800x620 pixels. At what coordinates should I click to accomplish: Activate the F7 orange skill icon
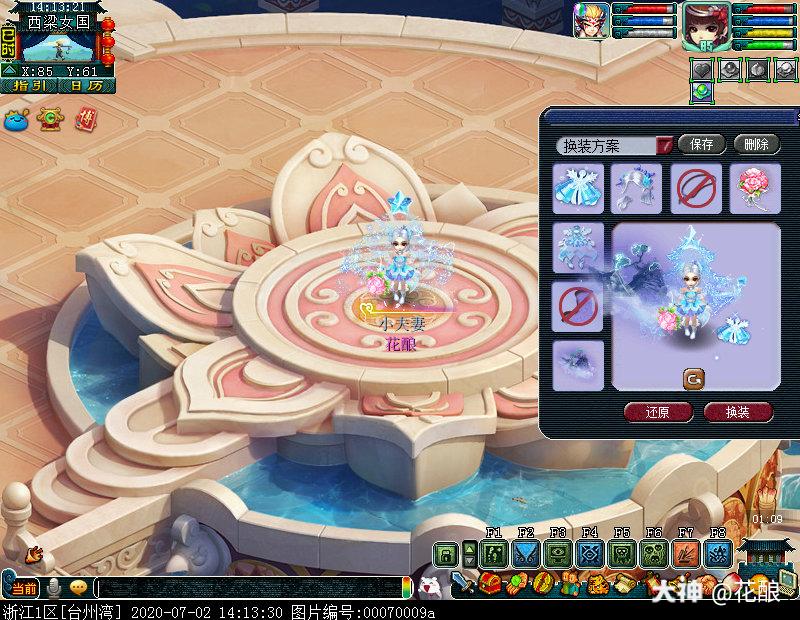click(x=686, y=553)
